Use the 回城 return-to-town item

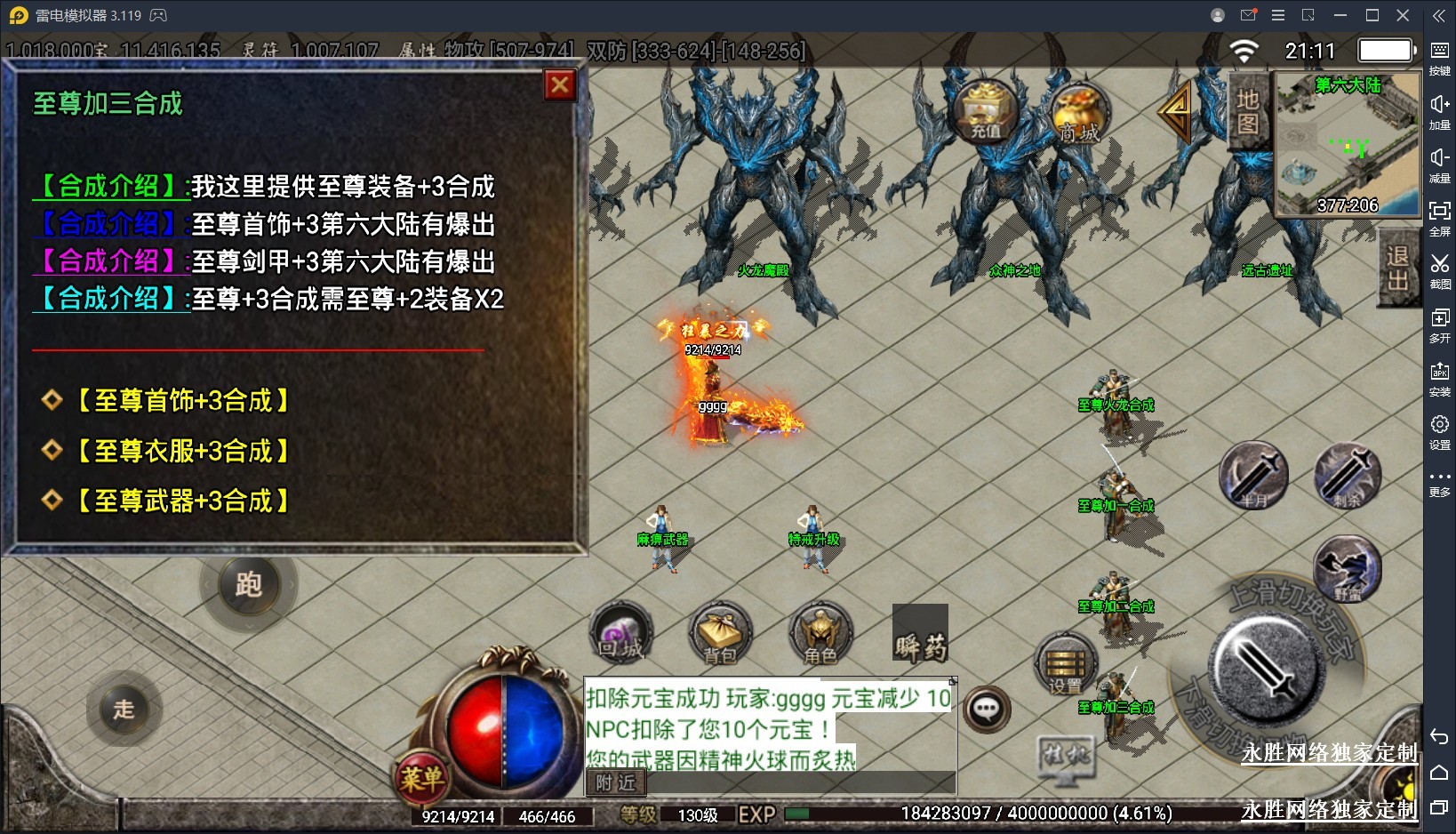pos(621,634)
